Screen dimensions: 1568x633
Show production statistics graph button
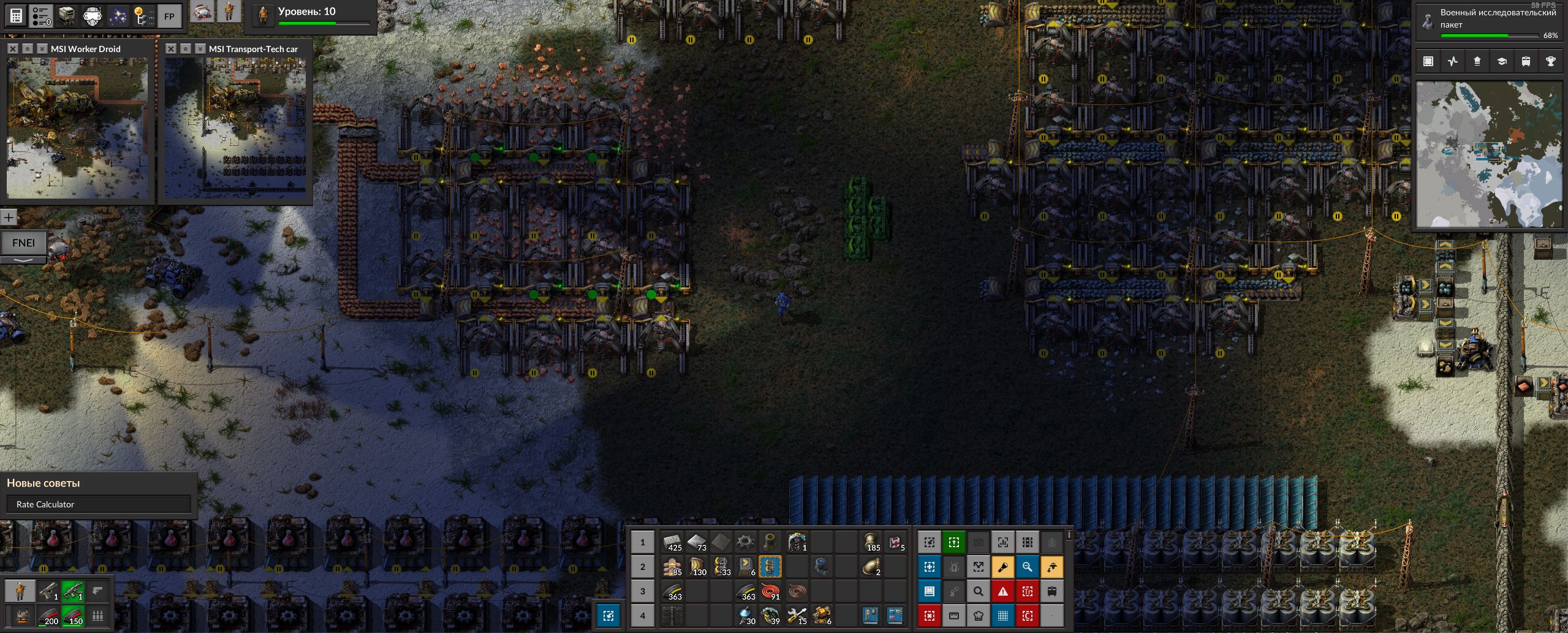tap(1453, 61)
